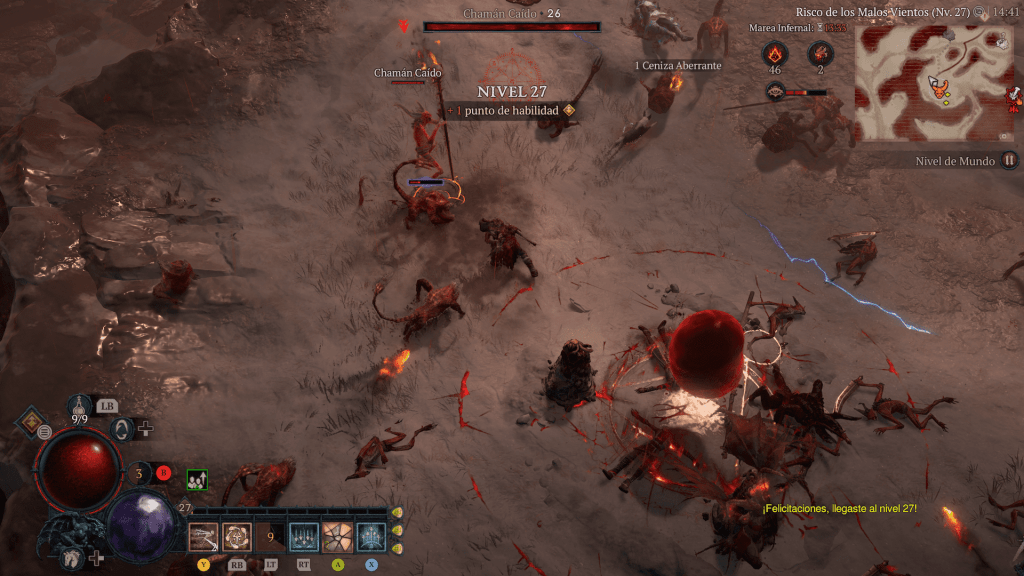
Task: Select the skill slot on cooldown showing 9
Action: pyautogui.click(x=270, y=538)
